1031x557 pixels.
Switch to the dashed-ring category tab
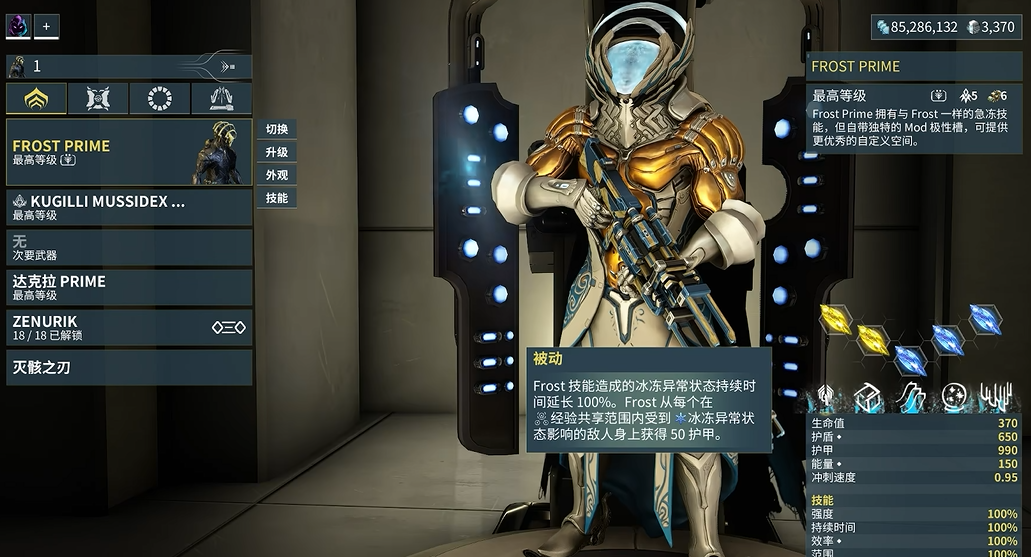point(159,98)
